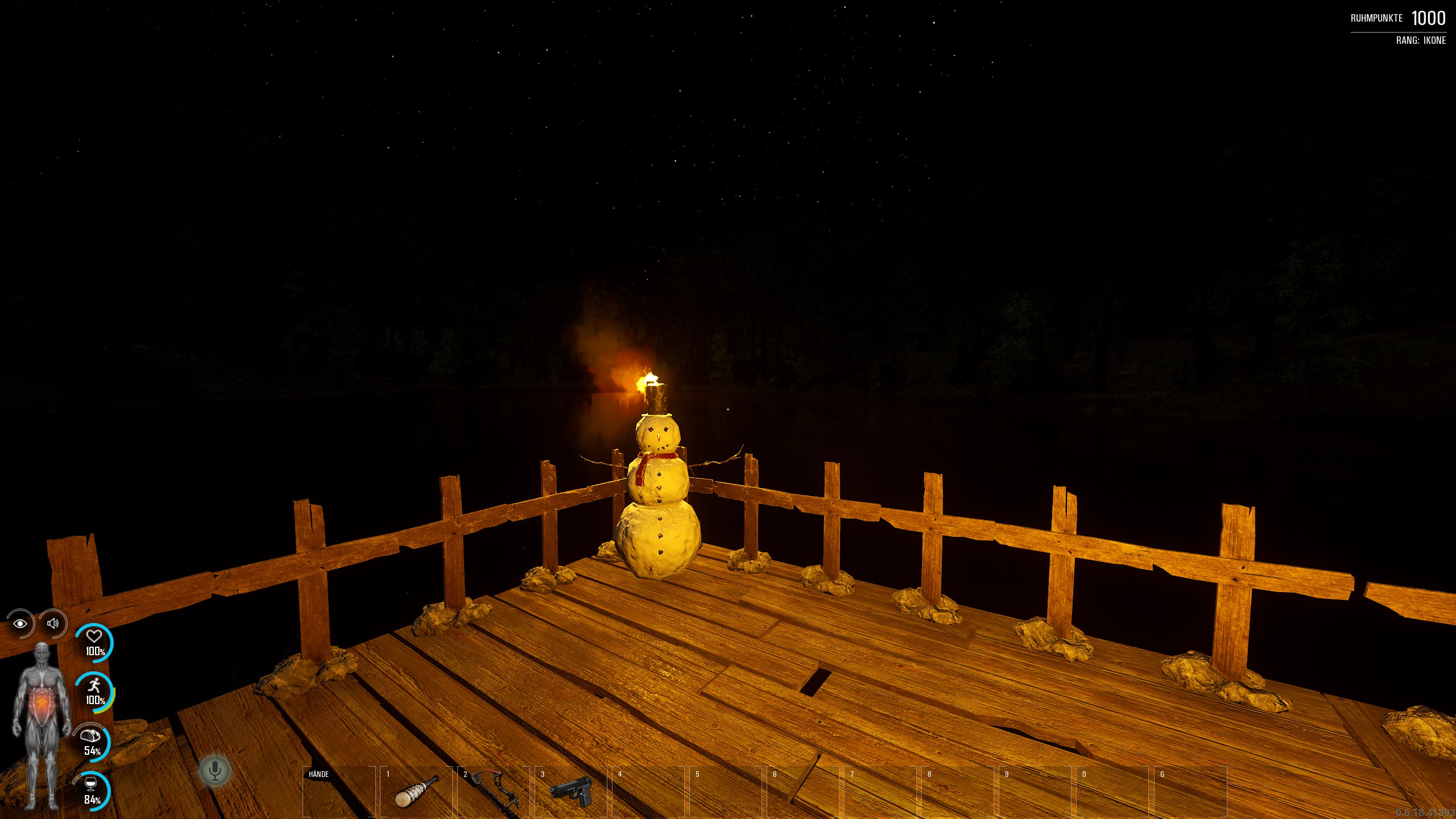This screenshot has height=819, width=1456.
Task: Open the body anatomy figure
Action: (42, 725)
